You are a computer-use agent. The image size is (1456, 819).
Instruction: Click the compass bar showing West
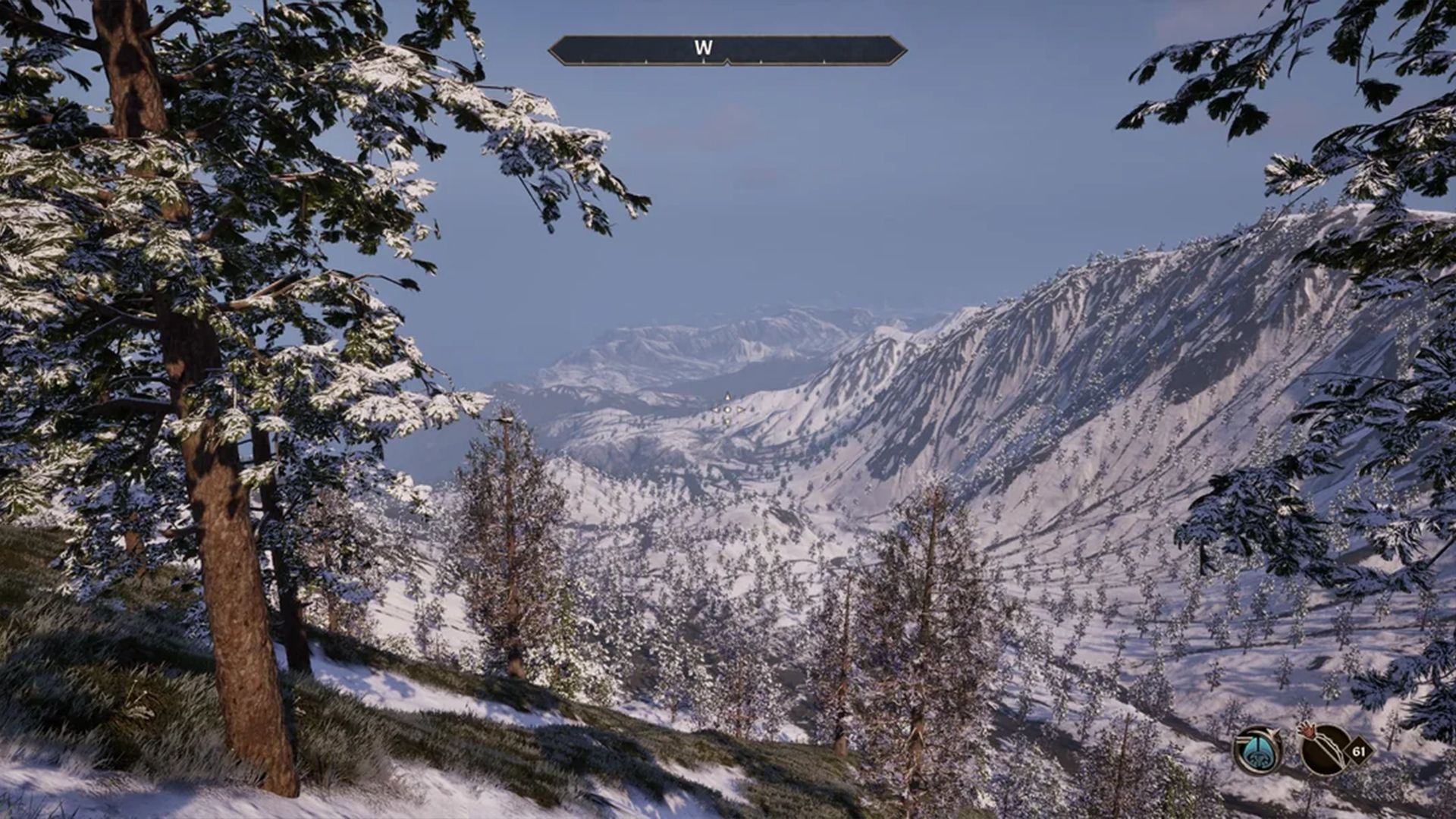tap(726, 50)
